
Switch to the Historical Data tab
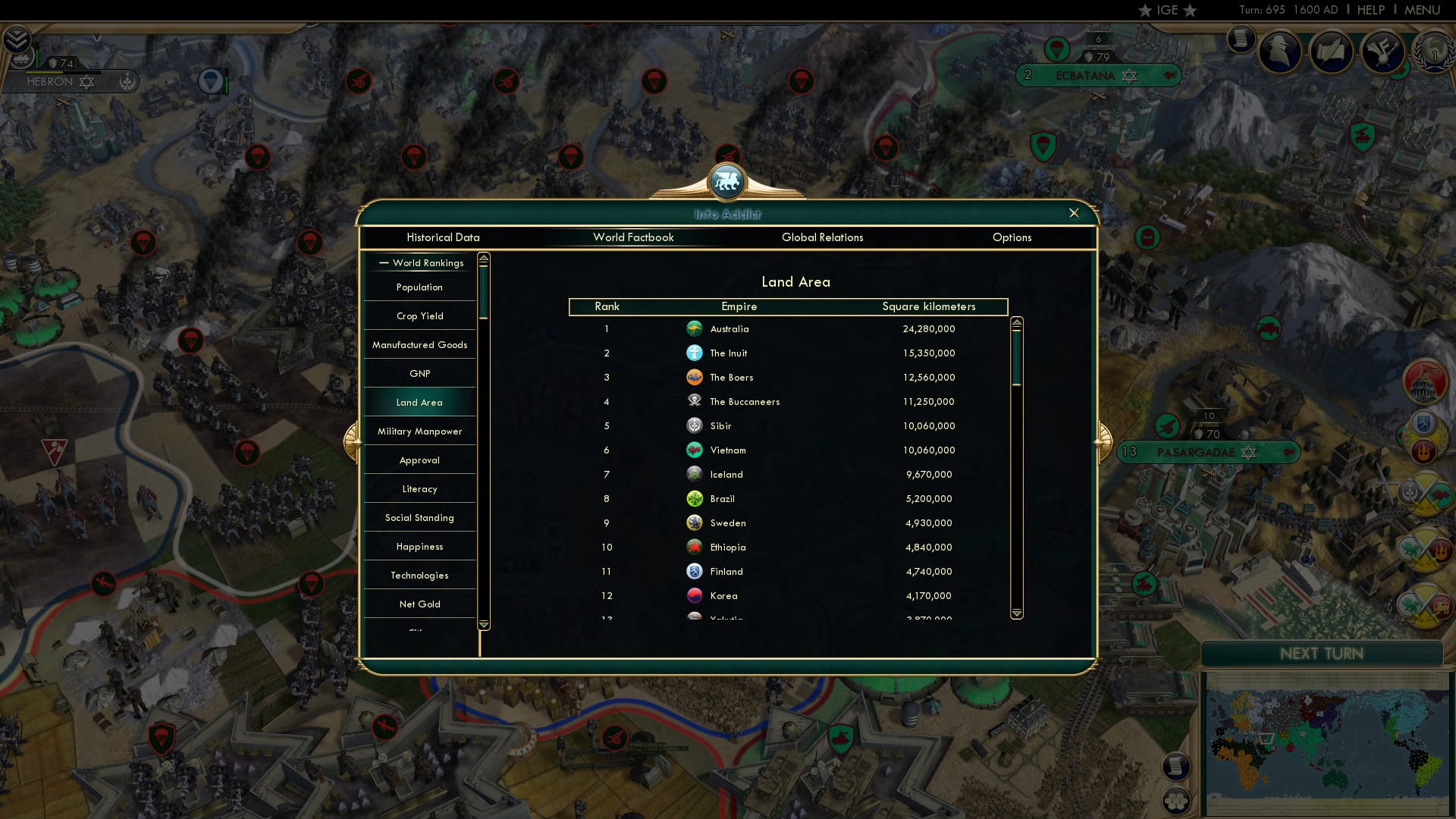(443, 237)
